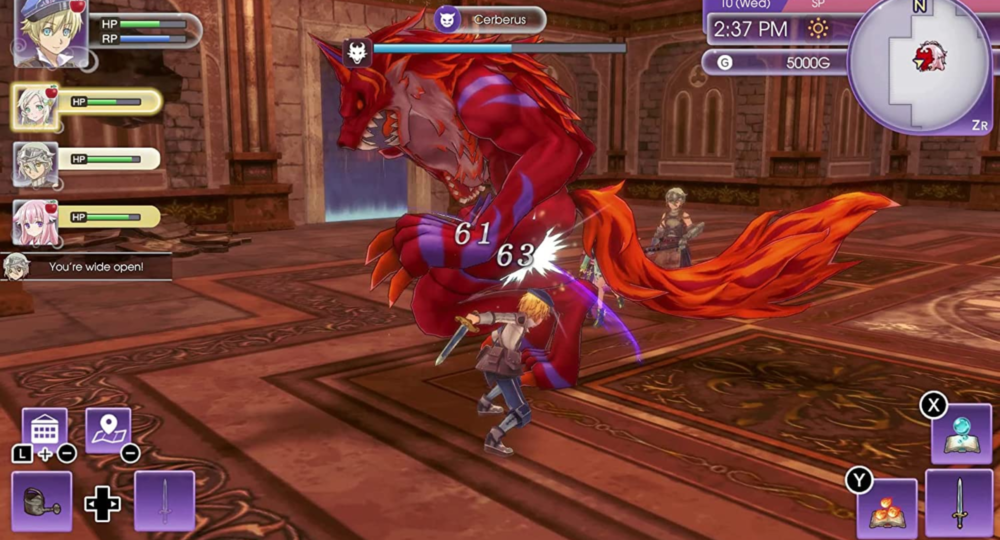Open the map pin icon

pyautogui.click(x=108, y=430)
